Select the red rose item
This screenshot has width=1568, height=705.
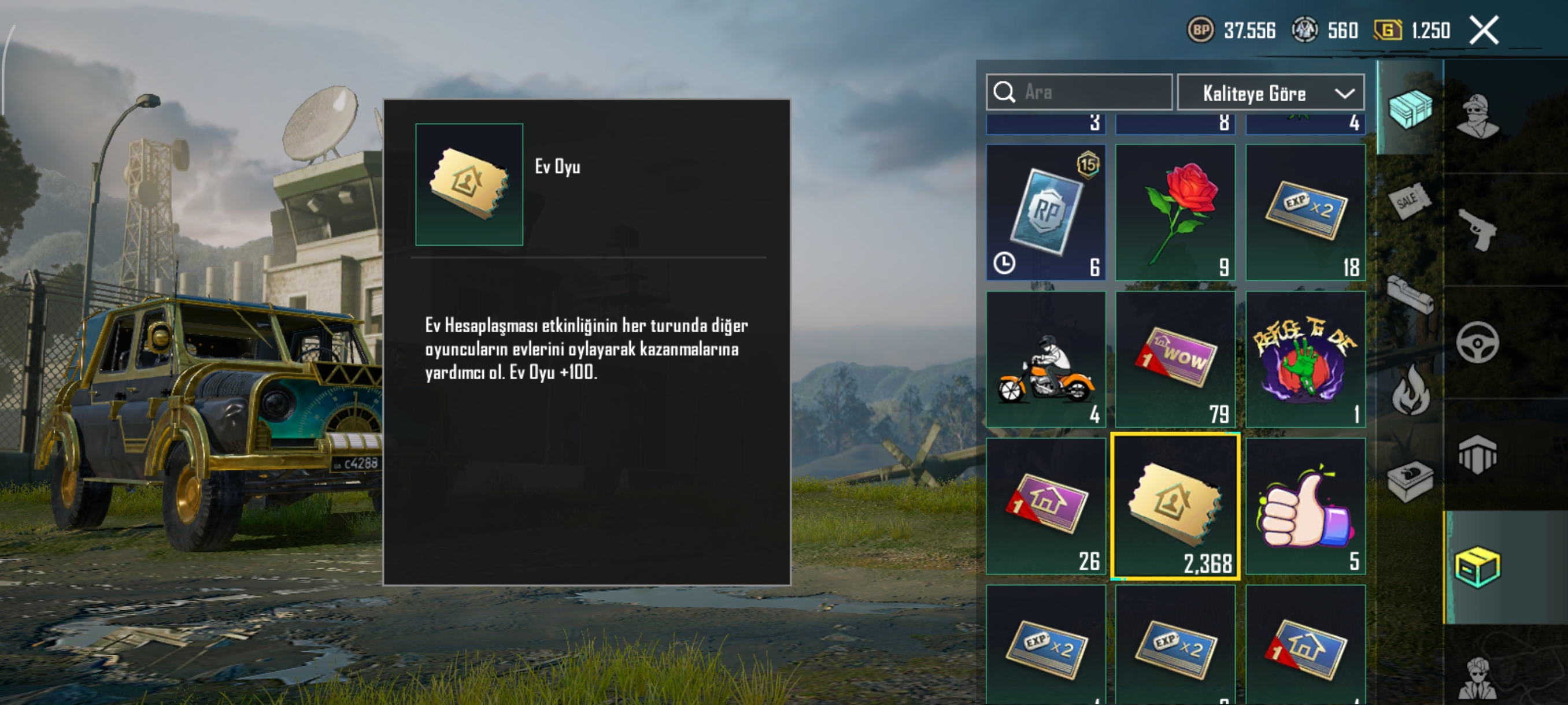1175,212
